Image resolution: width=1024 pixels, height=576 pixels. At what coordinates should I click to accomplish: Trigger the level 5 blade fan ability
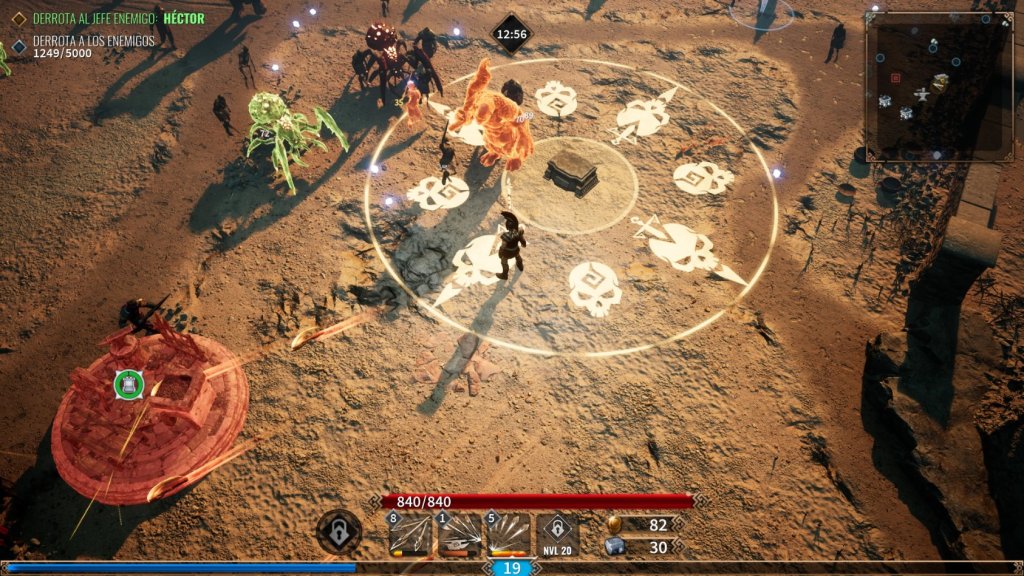tap(508, 535)
